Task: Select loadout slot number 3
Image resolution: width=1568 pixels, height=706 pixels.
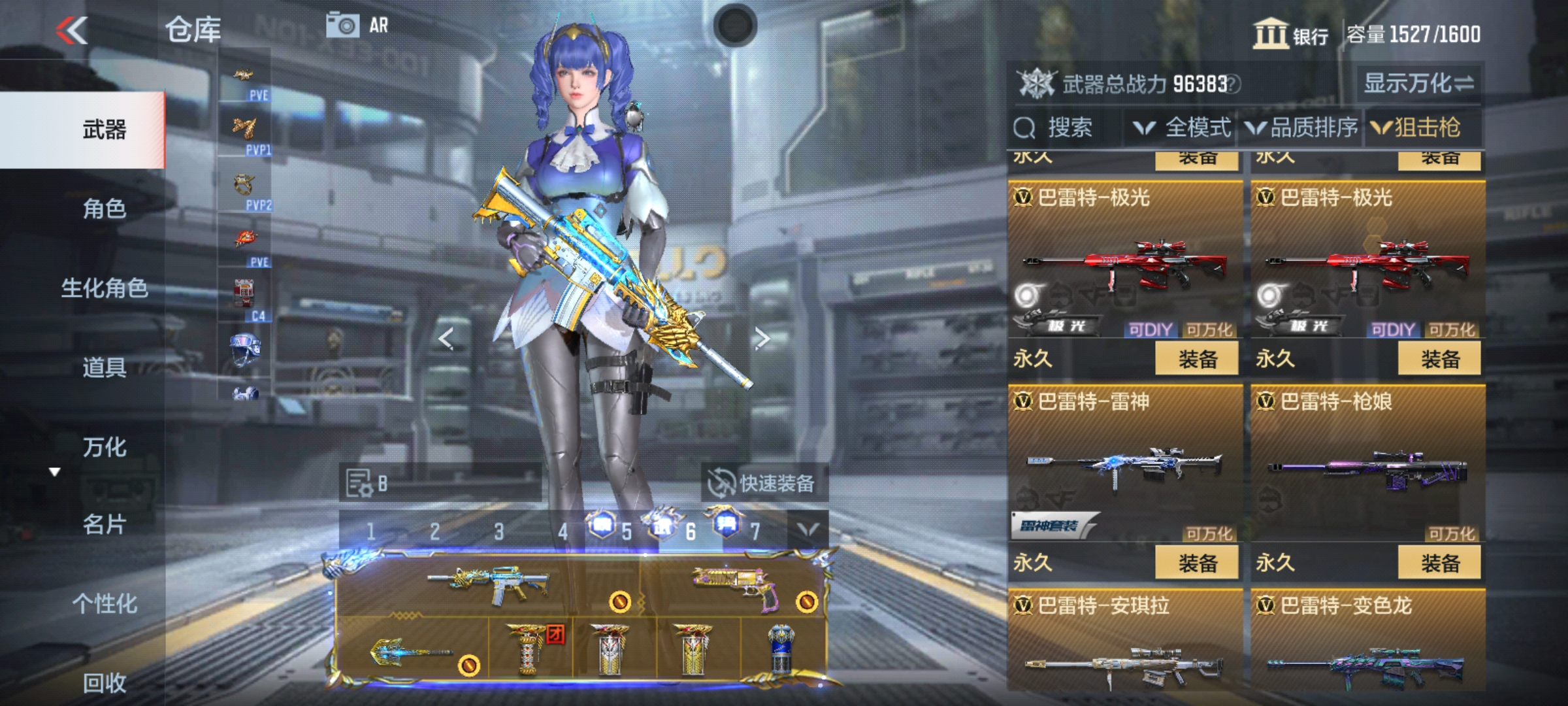Action: pos(499,531)
